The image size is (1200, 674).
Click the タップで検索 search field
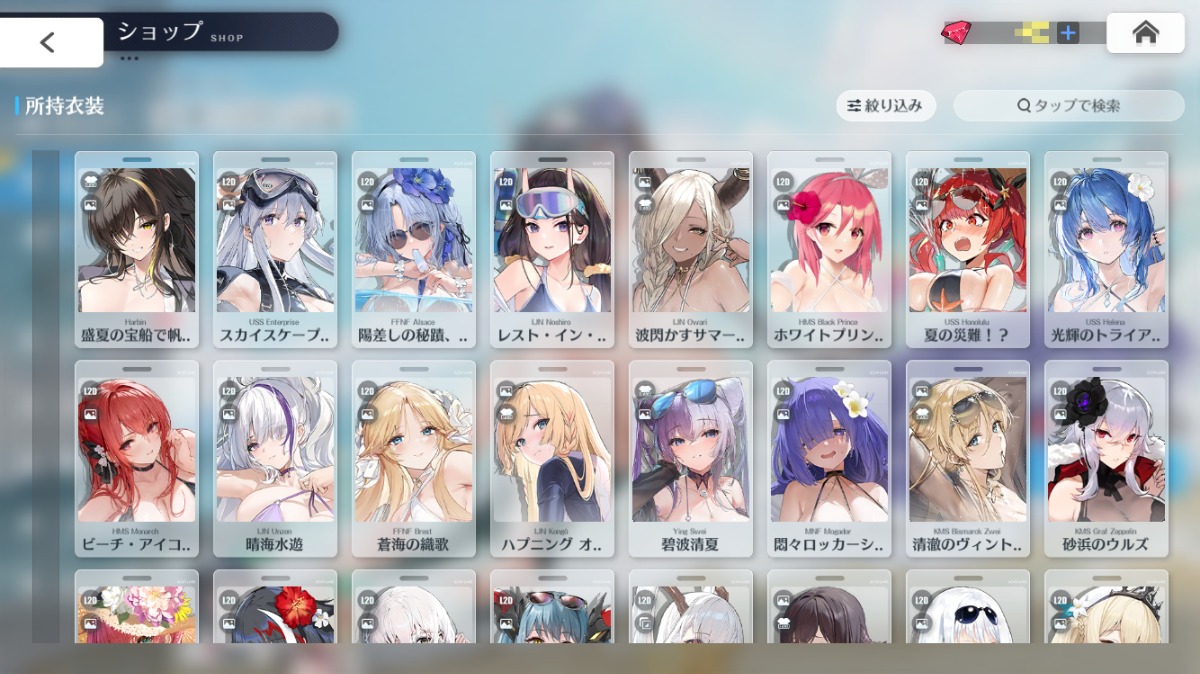[x=1068, y=105]
